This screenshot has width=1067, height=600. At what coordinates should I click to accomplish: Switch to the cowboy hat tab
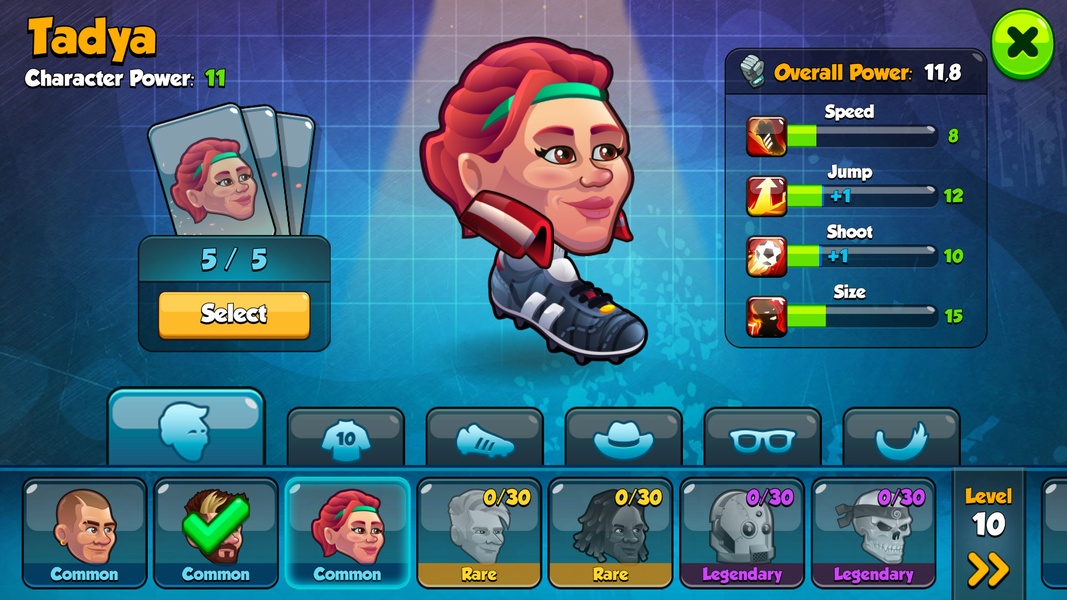623,438
